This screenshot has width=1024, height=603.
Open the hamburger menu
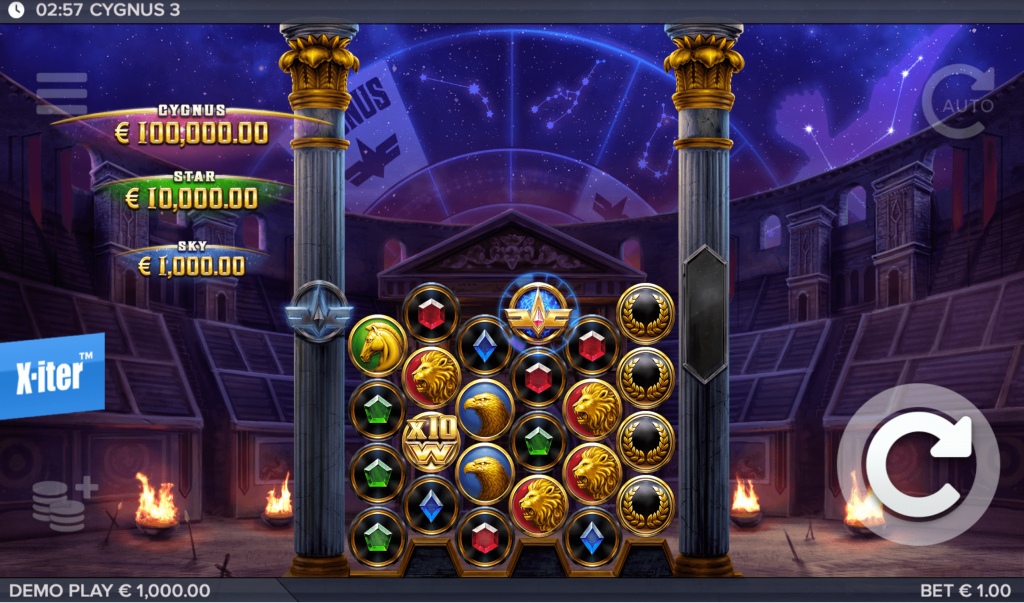click(62, 94)
